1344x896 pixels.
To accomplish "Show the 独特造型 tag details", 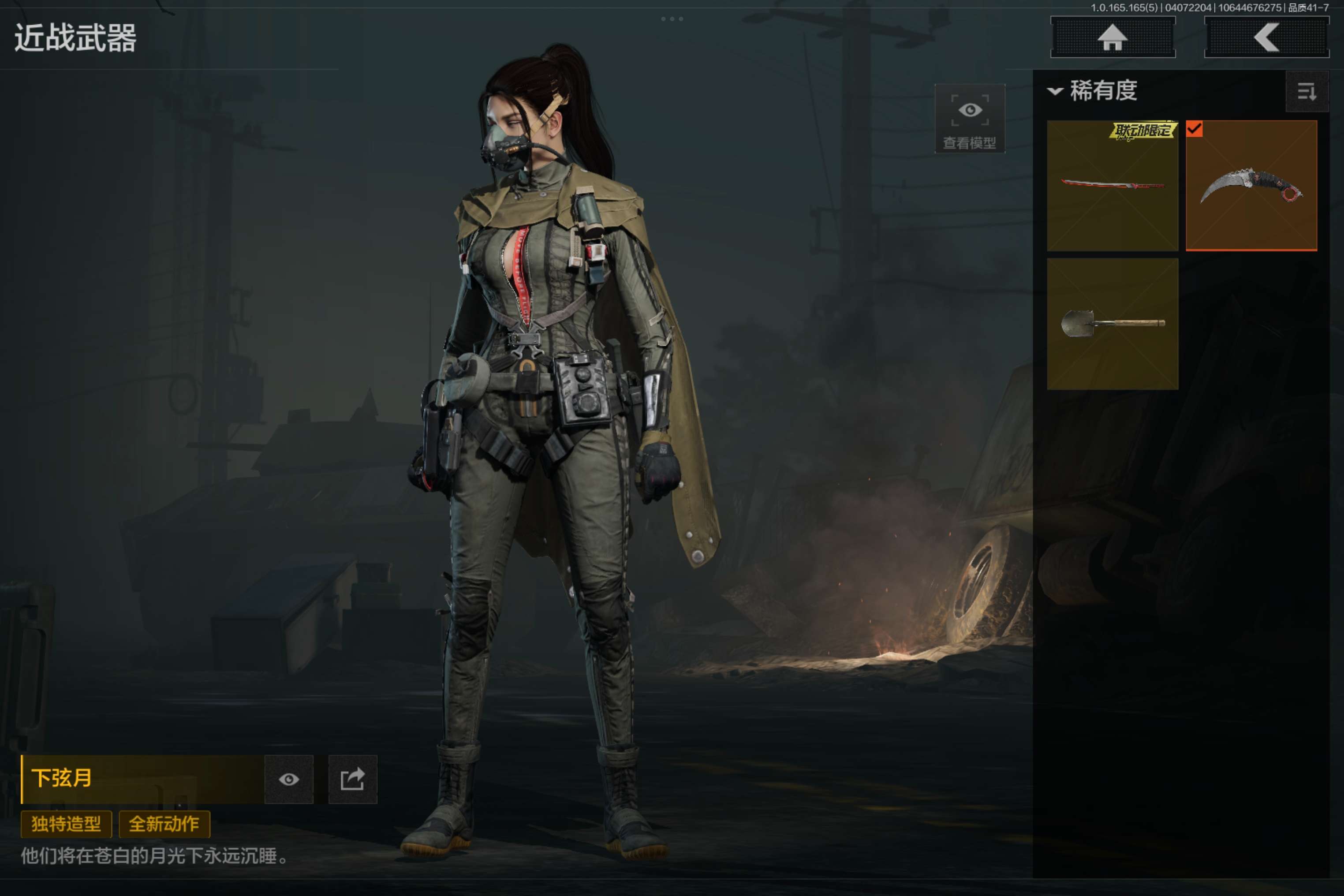I will [x=66, y=824].
